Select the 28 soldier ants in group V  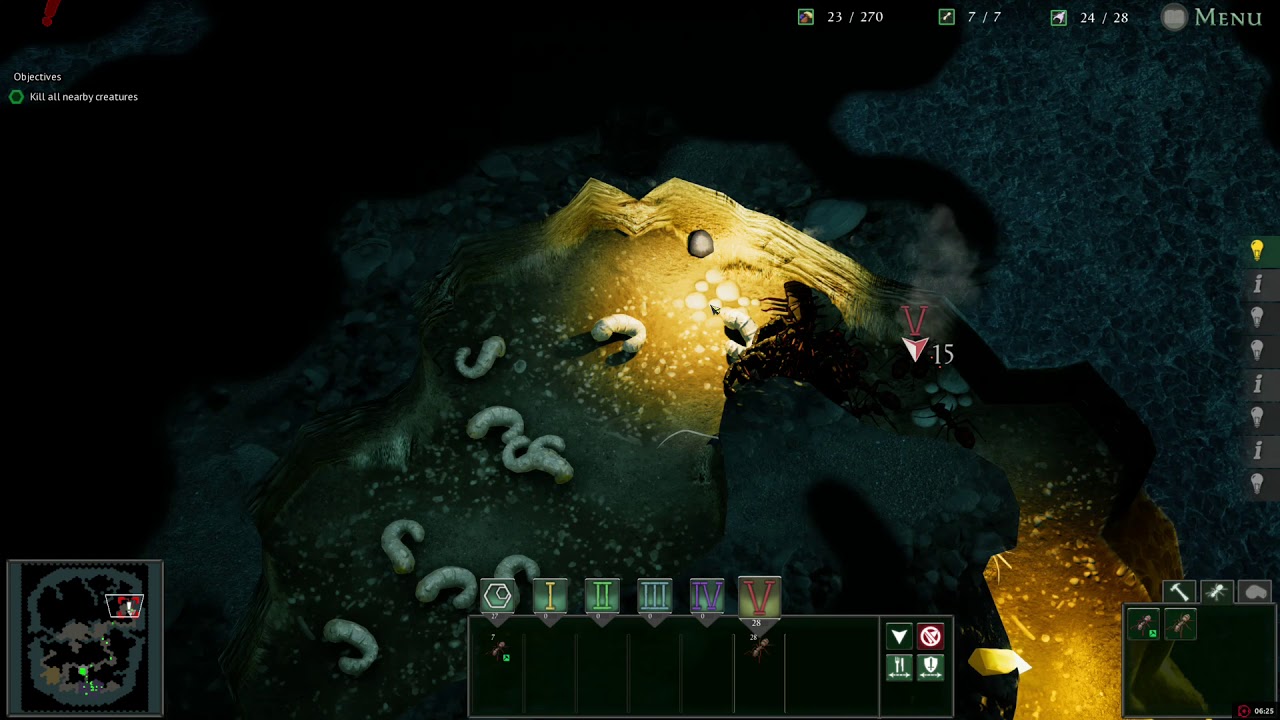click(x=759, y=648)
